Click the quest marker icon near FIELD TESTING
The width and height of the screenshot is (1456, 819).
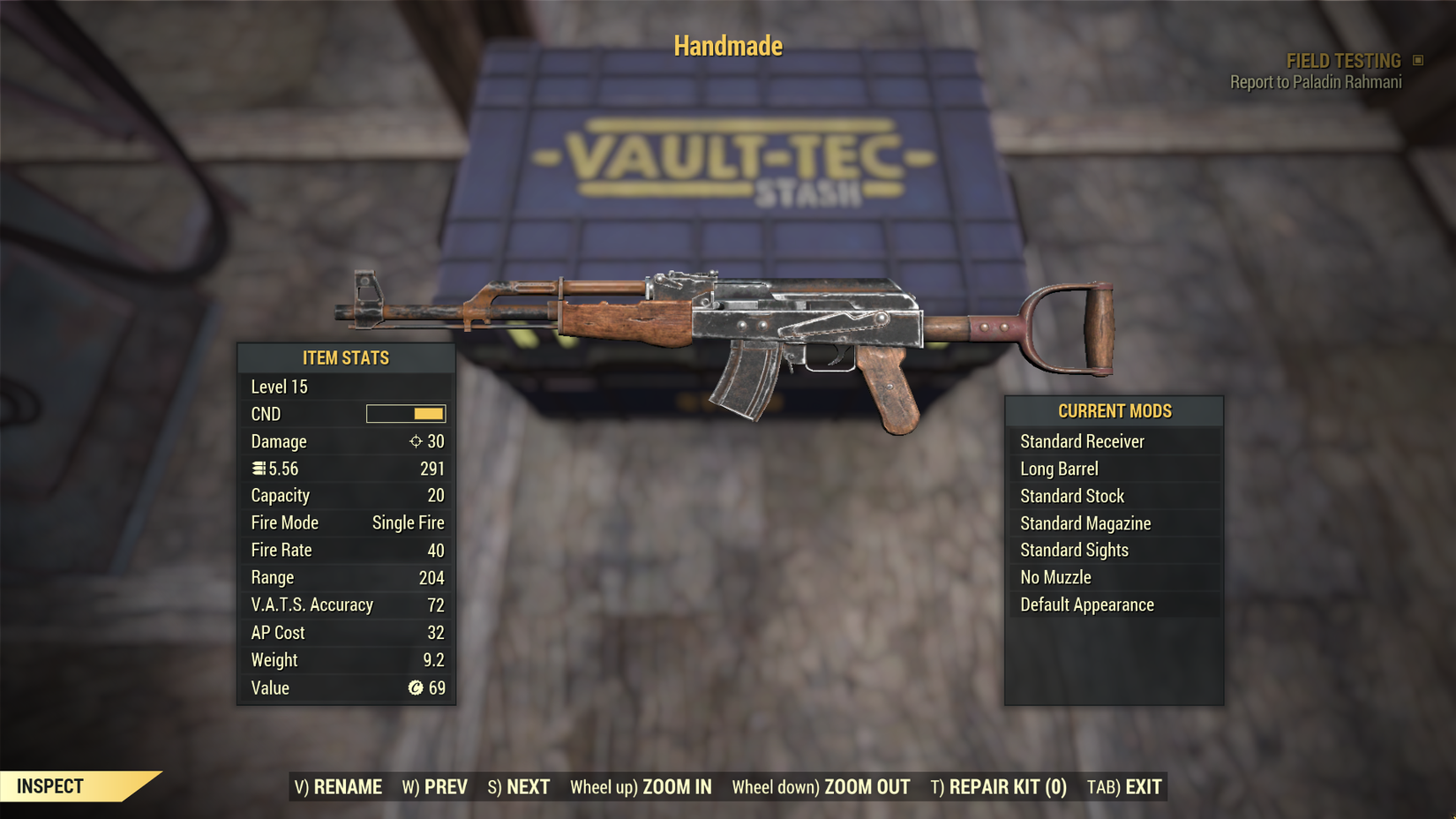(x=1420, y=60)
